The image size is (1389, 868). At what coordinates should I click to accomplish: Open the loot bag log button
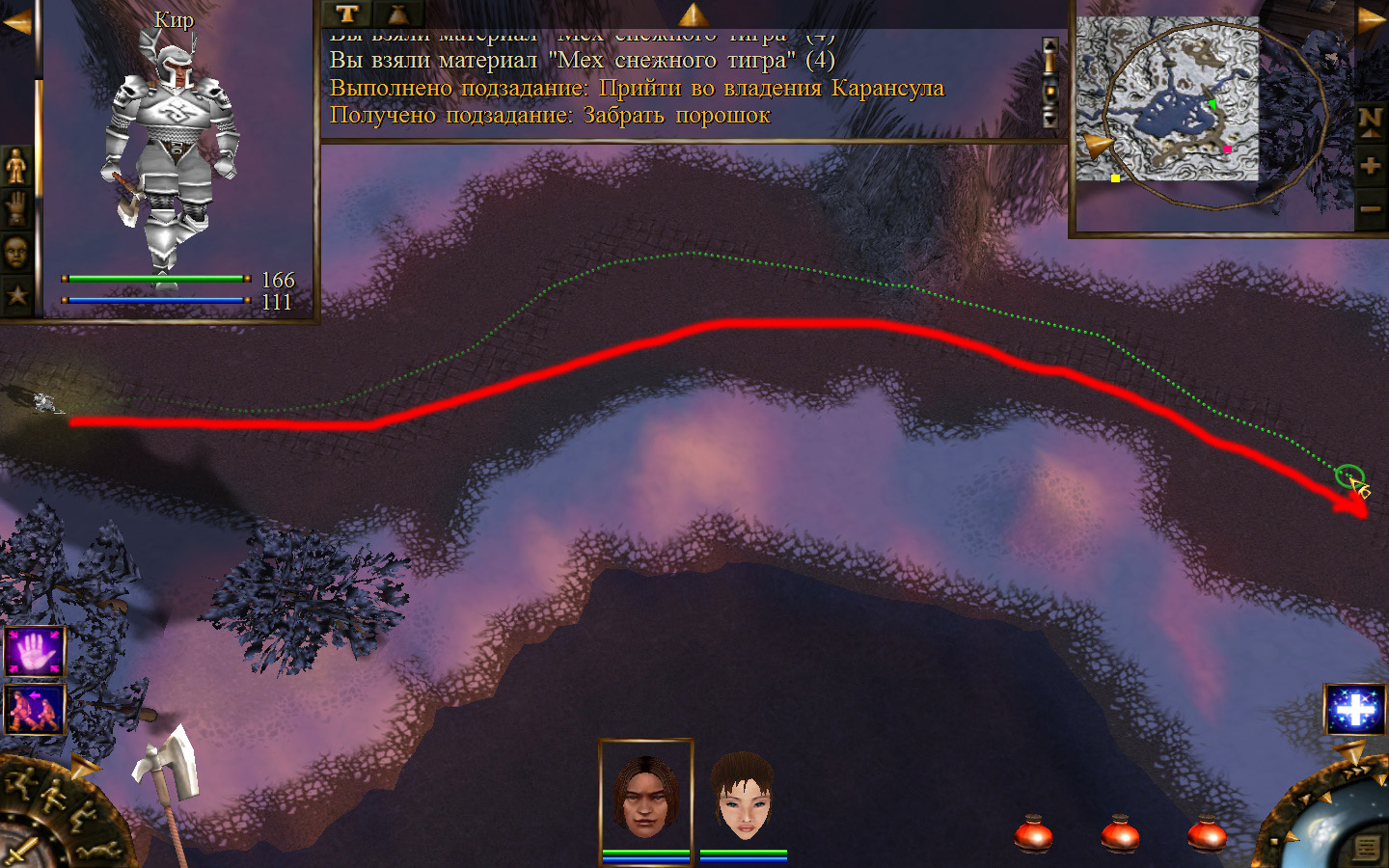[x=397, y=14]
